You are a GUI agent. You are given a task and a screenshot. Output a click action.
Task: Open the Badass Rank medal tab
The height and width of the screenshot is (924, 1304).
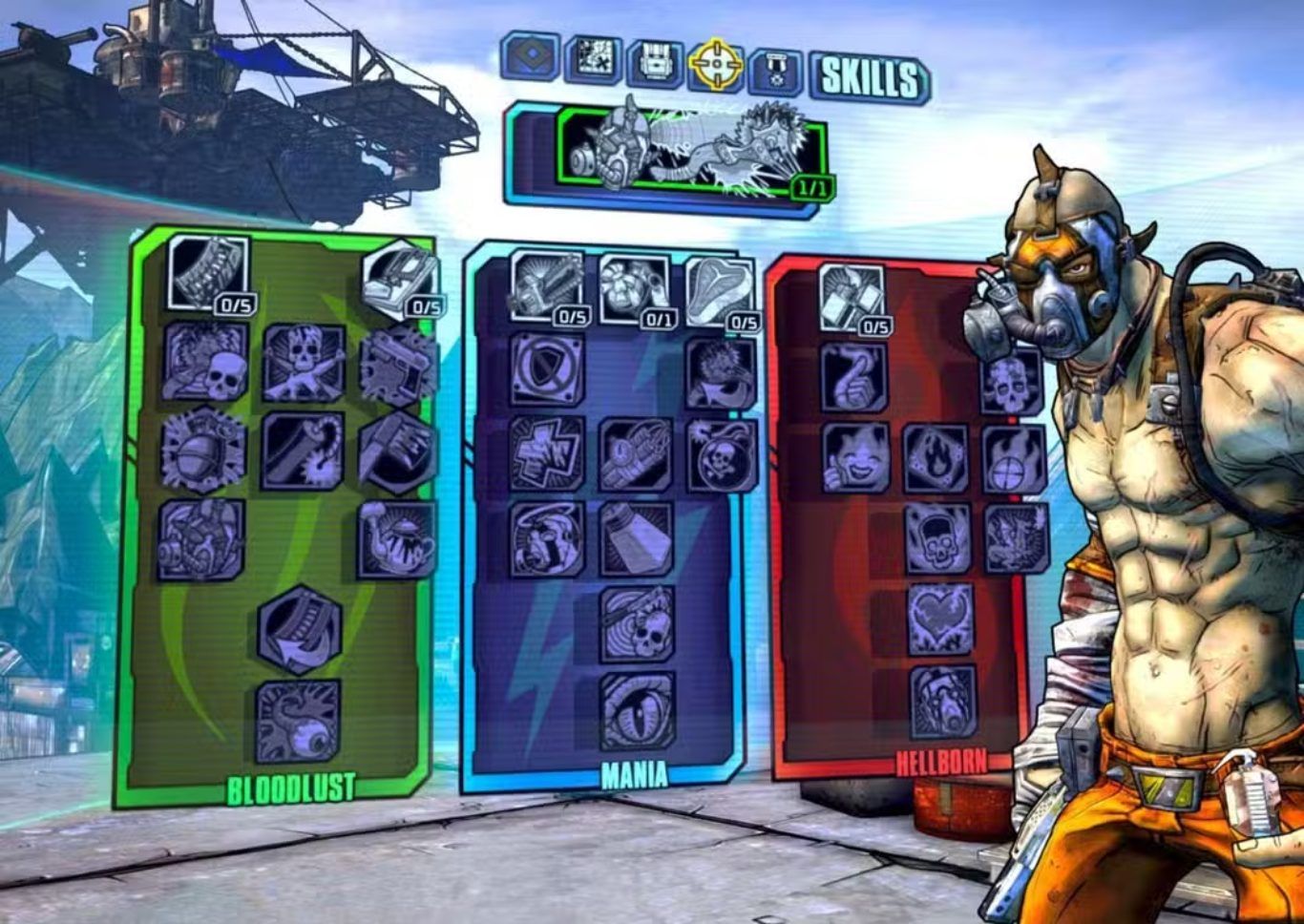(775, 68)
